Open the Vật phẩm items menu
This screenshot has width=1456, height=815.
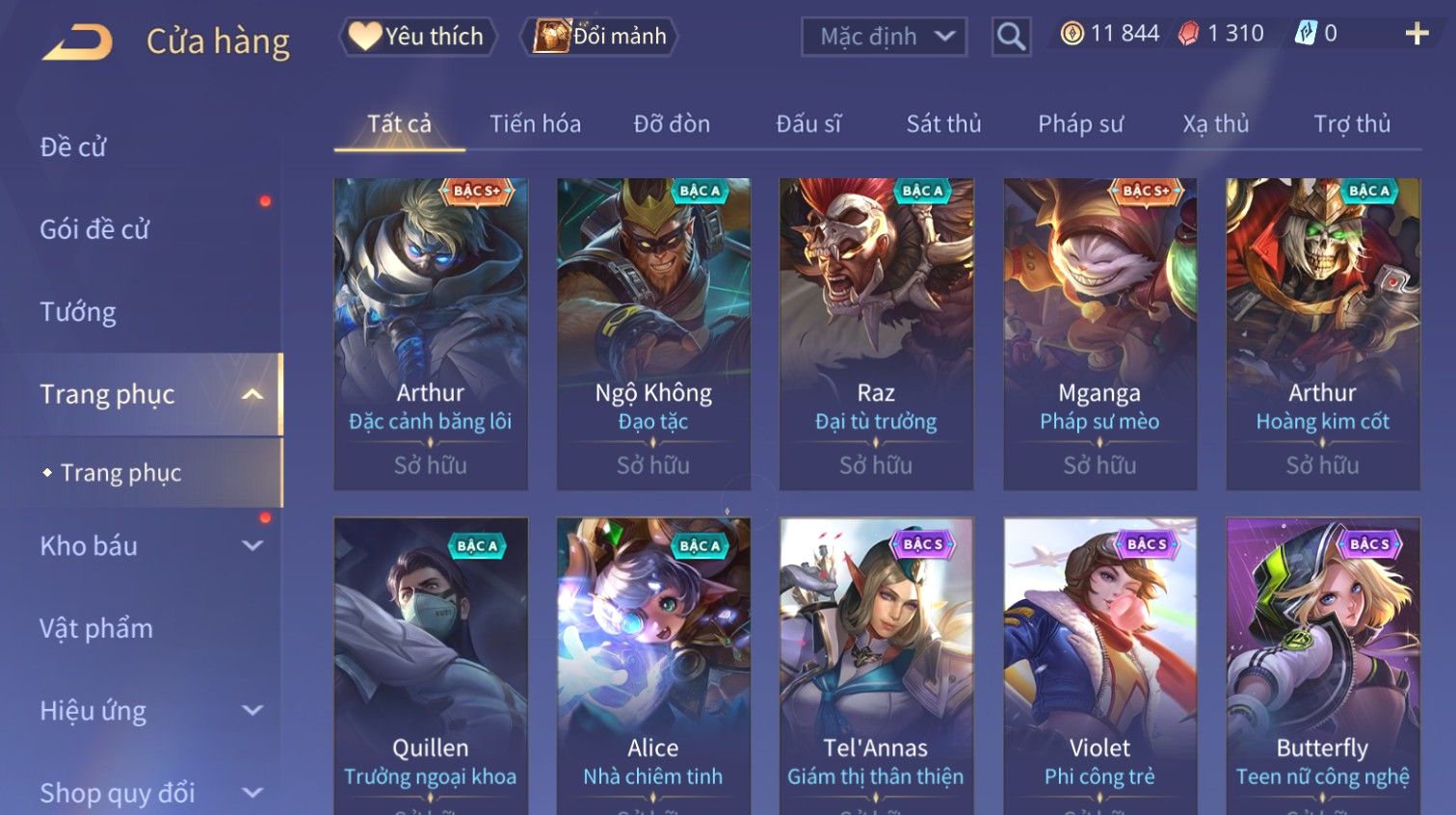click(x=96, y=629)
